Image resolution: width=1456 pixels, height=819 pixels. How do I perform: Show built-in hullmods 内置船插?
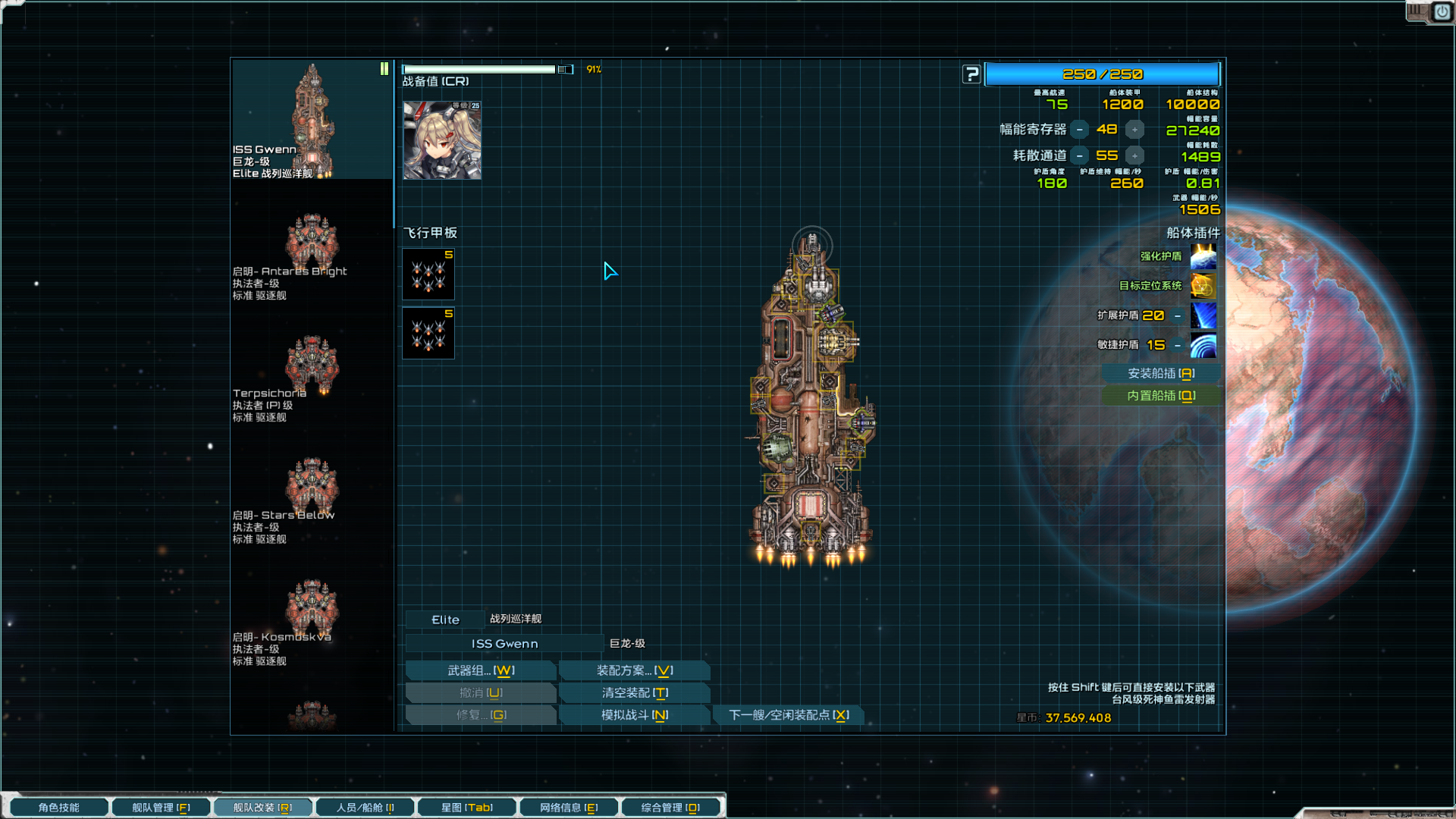[x=1160, y=396]
